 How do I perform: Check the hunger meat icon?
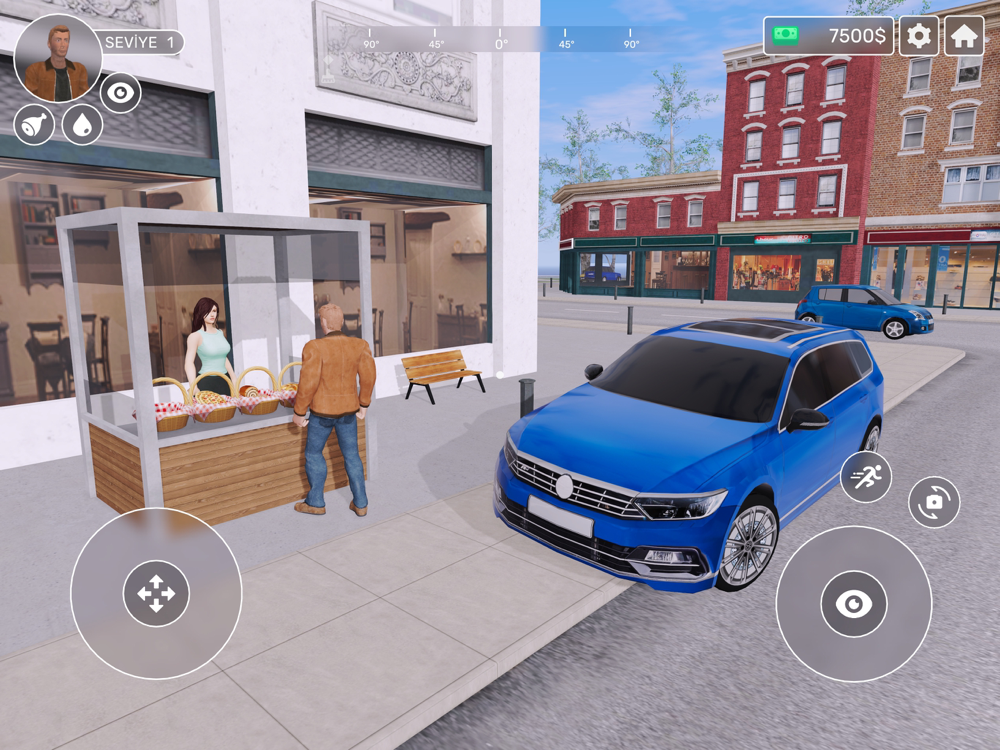(34, 125)
